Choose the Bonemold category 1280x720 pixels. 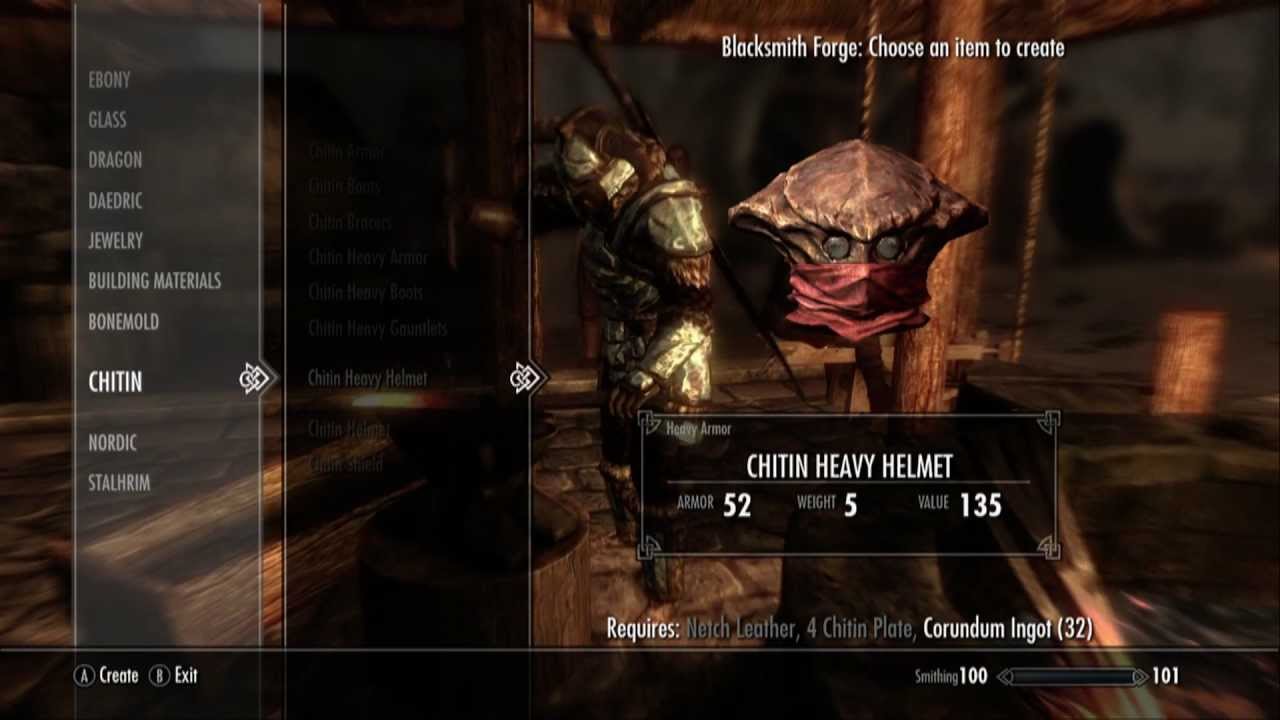click(123, 322)
